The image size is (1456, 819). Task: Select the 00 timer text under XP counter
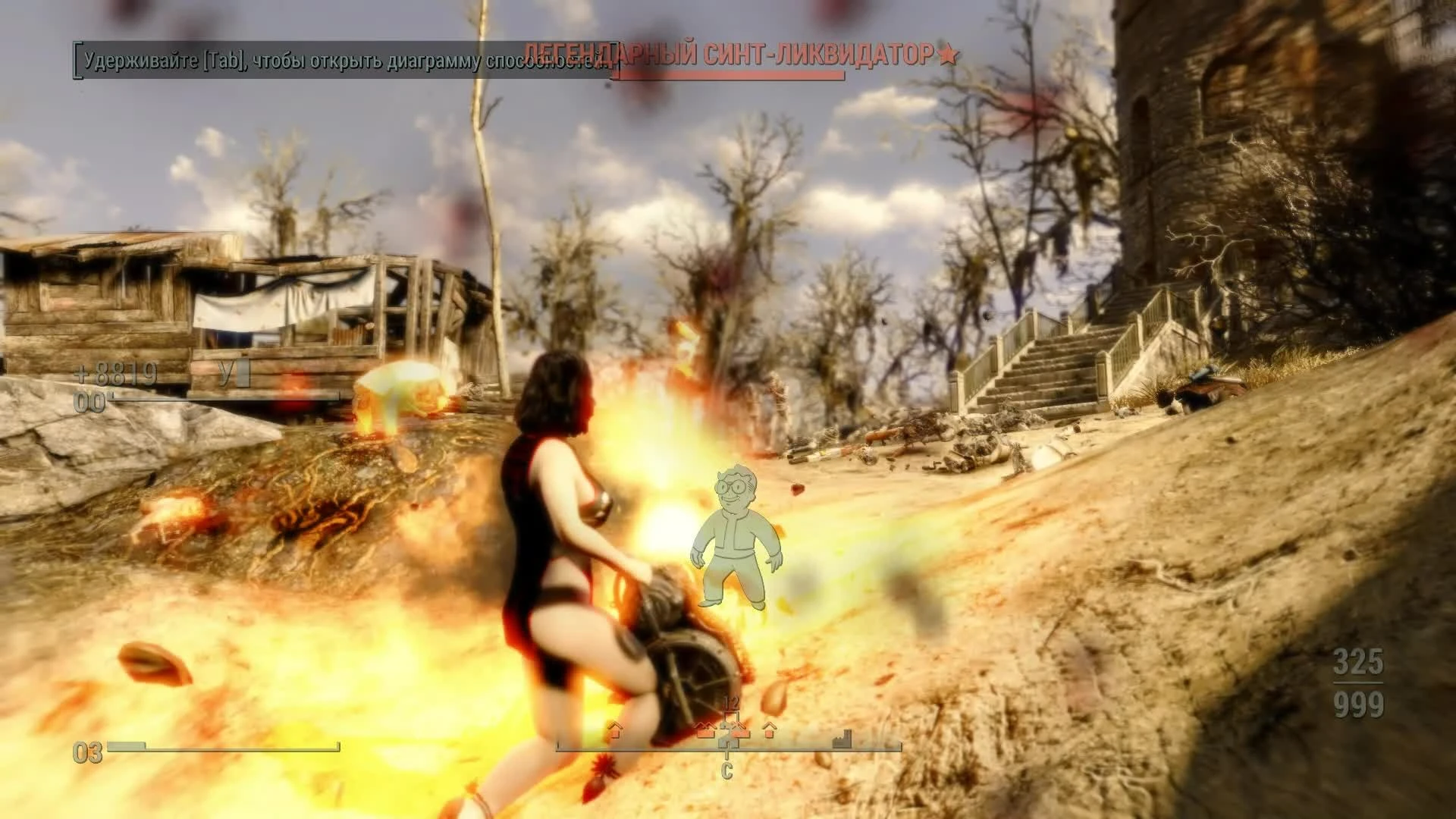tap(89, 402)
